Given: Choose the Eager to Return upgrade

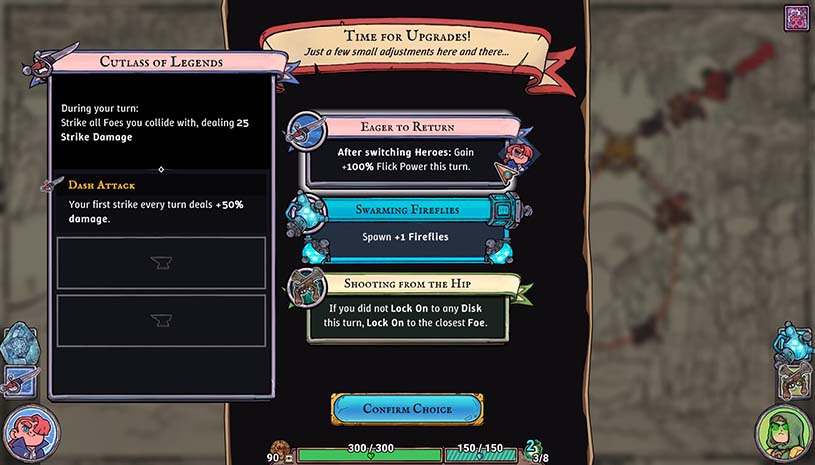Looking at the screenshot, I should pyautogui.click(x=406, y=150).
